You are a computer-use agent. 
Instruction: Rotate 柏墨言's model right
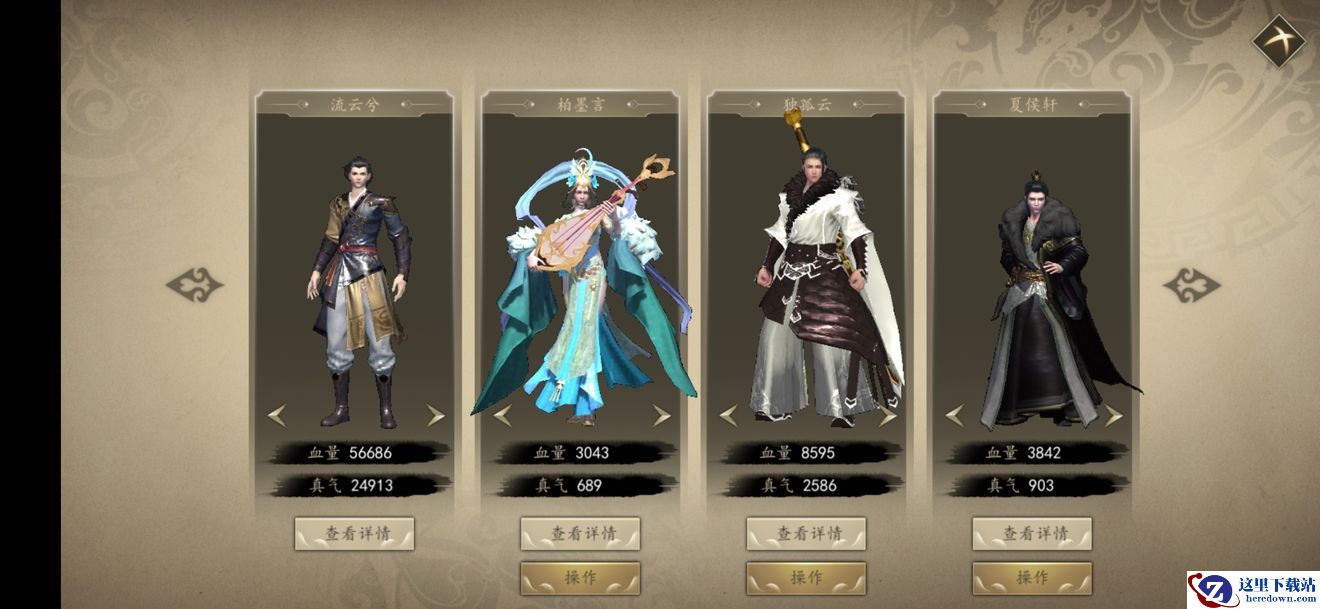pos(661,415)
